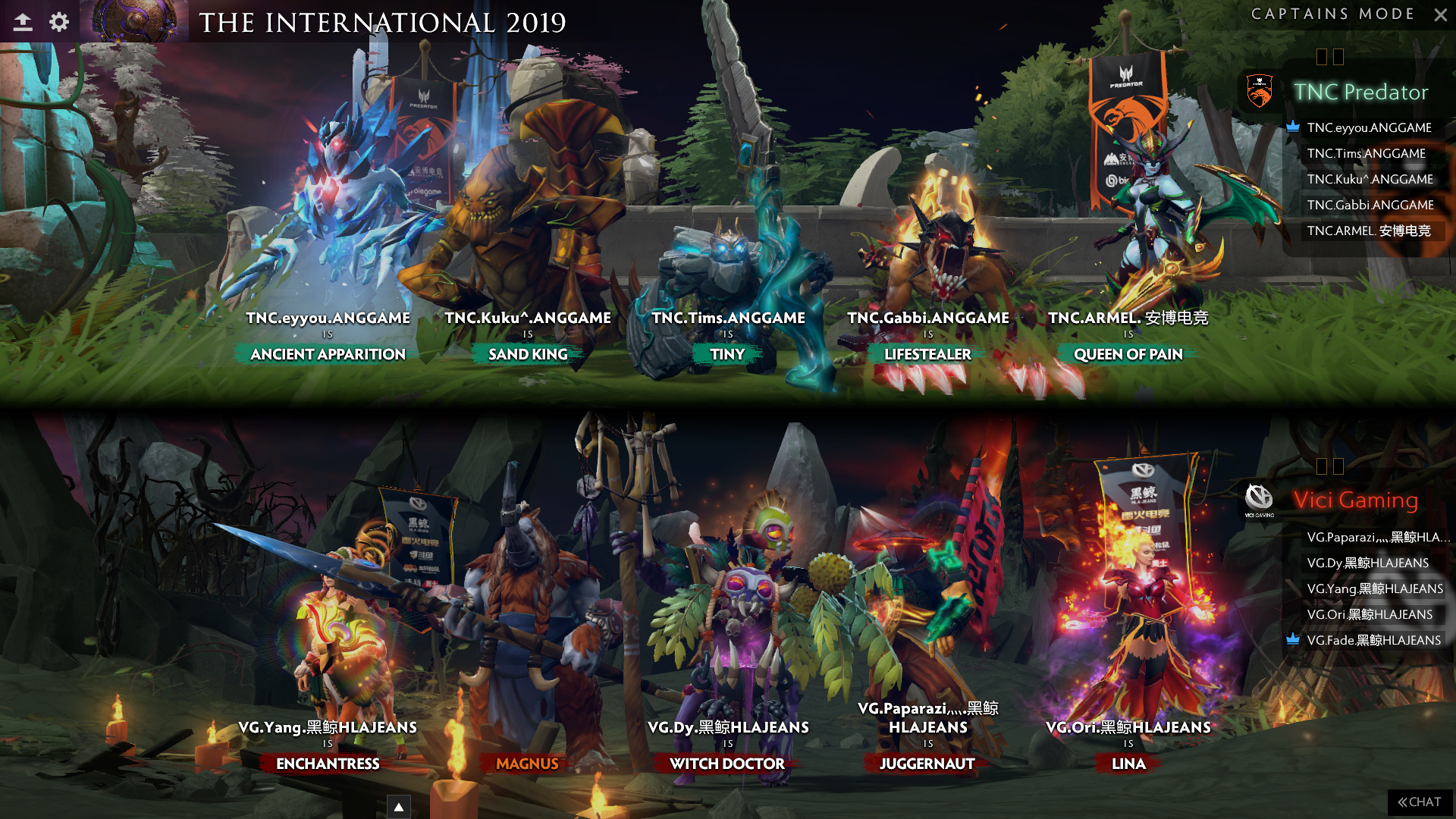Click the upload arrow icon
Image resolution: width=1456 pixels, height=819 pixels.
click(23, 22)
